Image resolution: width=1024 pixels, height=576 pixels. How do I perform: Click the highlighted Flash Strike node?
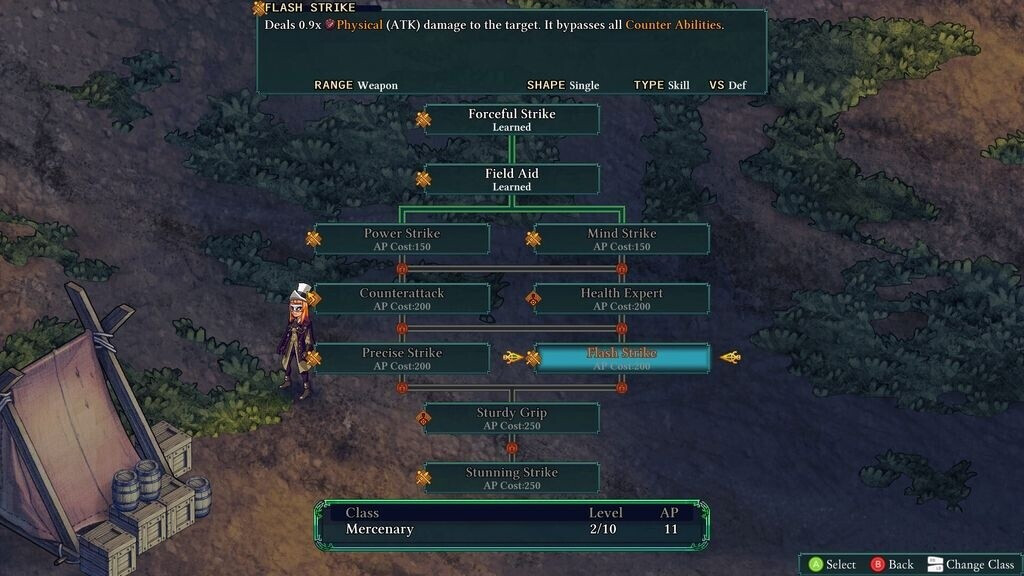coord(621,358)
